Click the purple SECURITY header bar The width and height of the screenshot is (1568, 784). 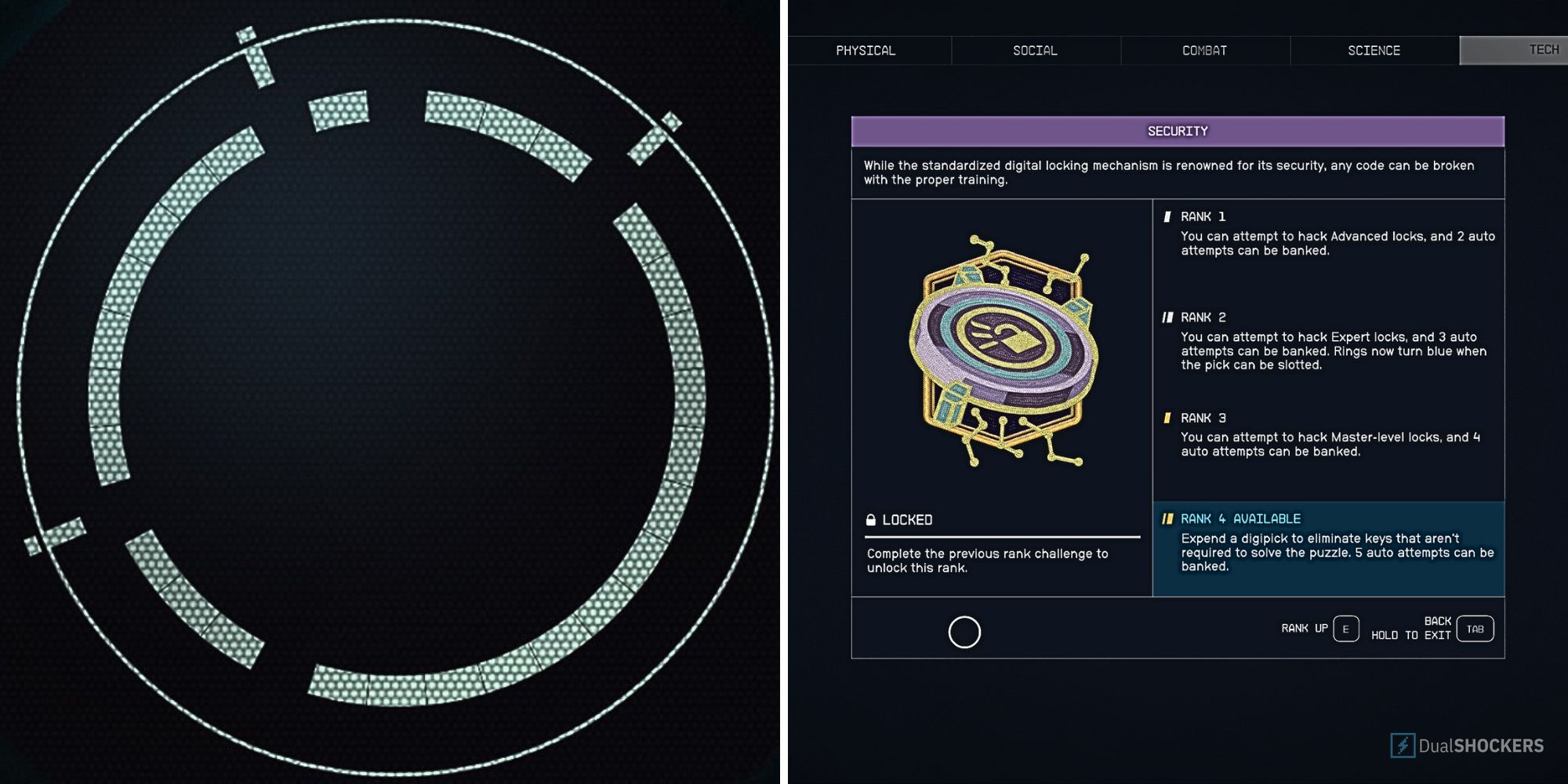[x=1178, y=130]
